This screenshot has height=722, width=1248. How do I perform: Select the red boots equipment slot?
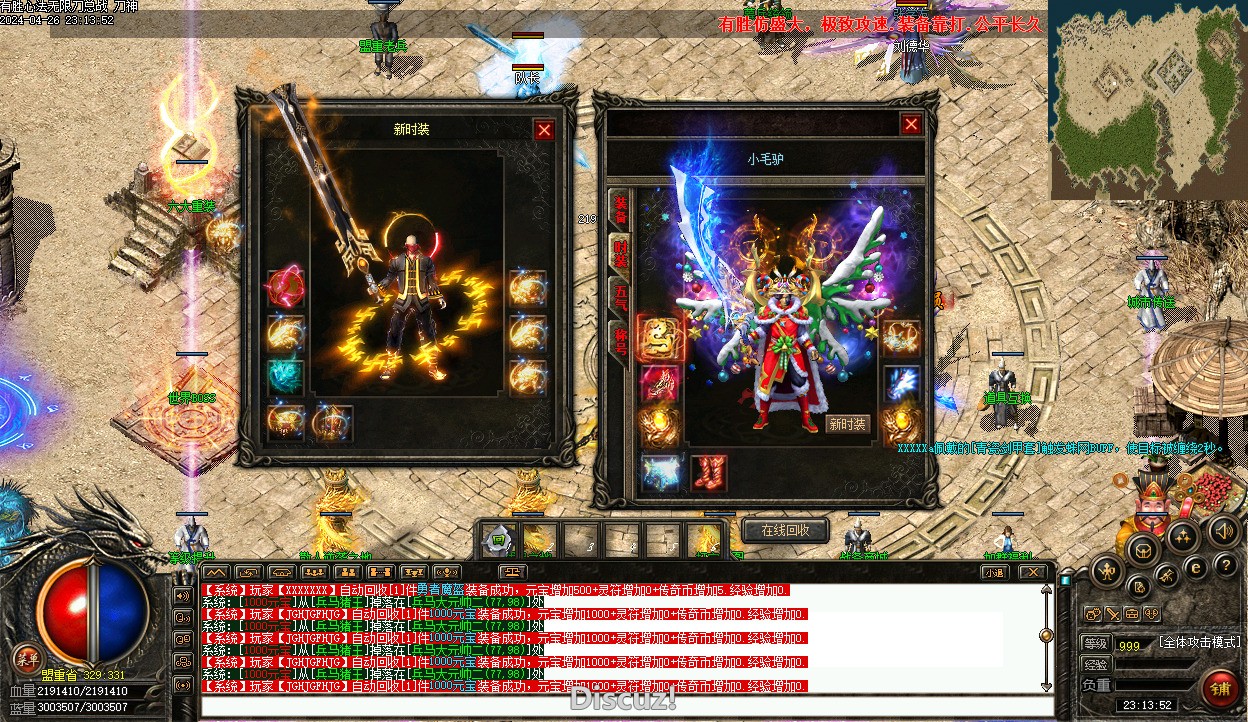(708, 472)
